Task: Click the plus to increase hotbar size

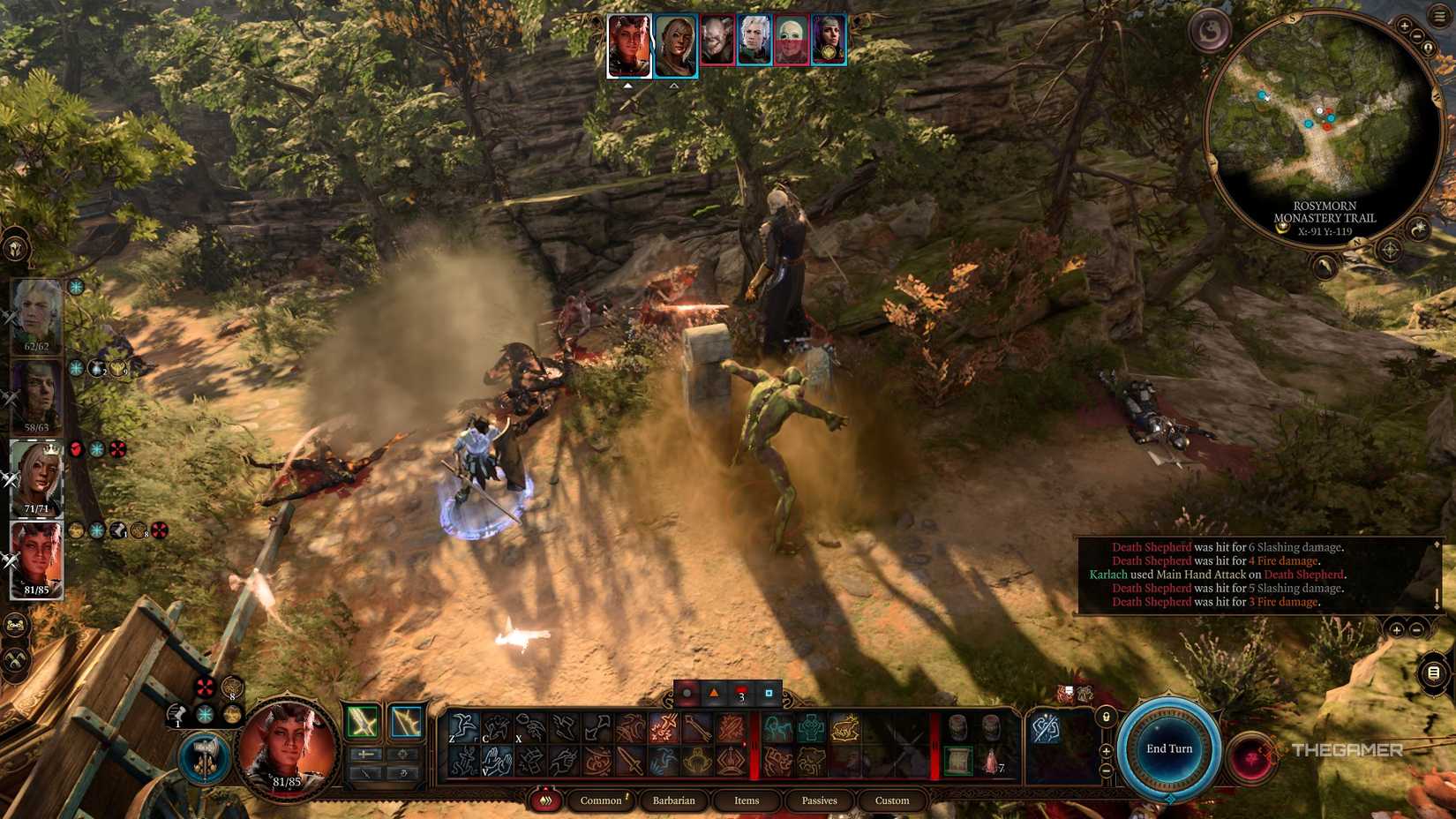Action: 1106,751
